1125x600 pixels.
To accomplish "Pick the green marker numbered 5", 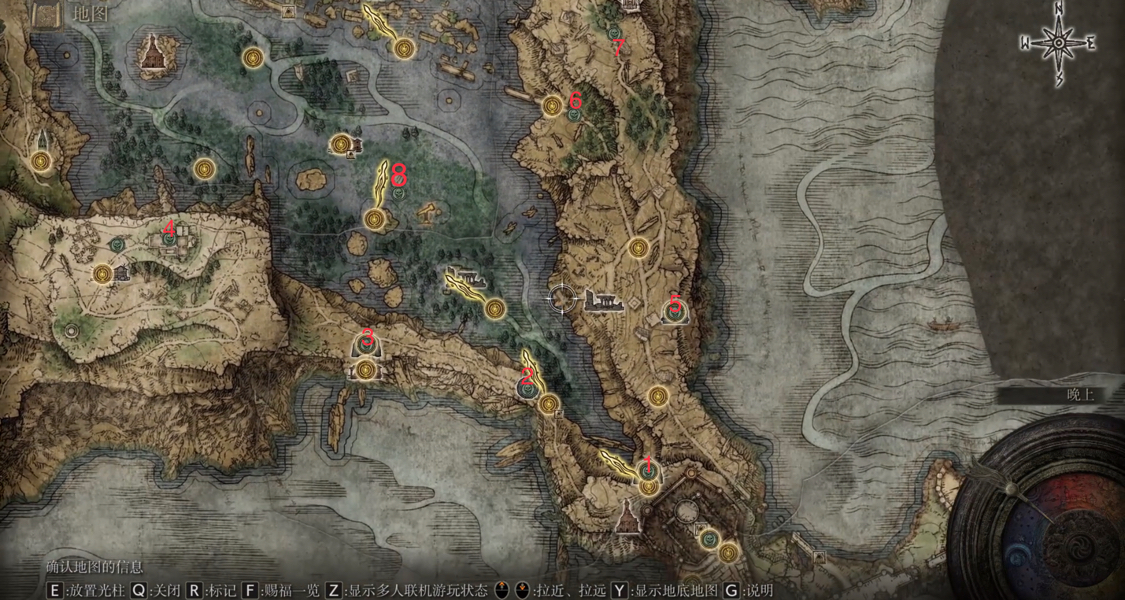I will tap(676, 312).
